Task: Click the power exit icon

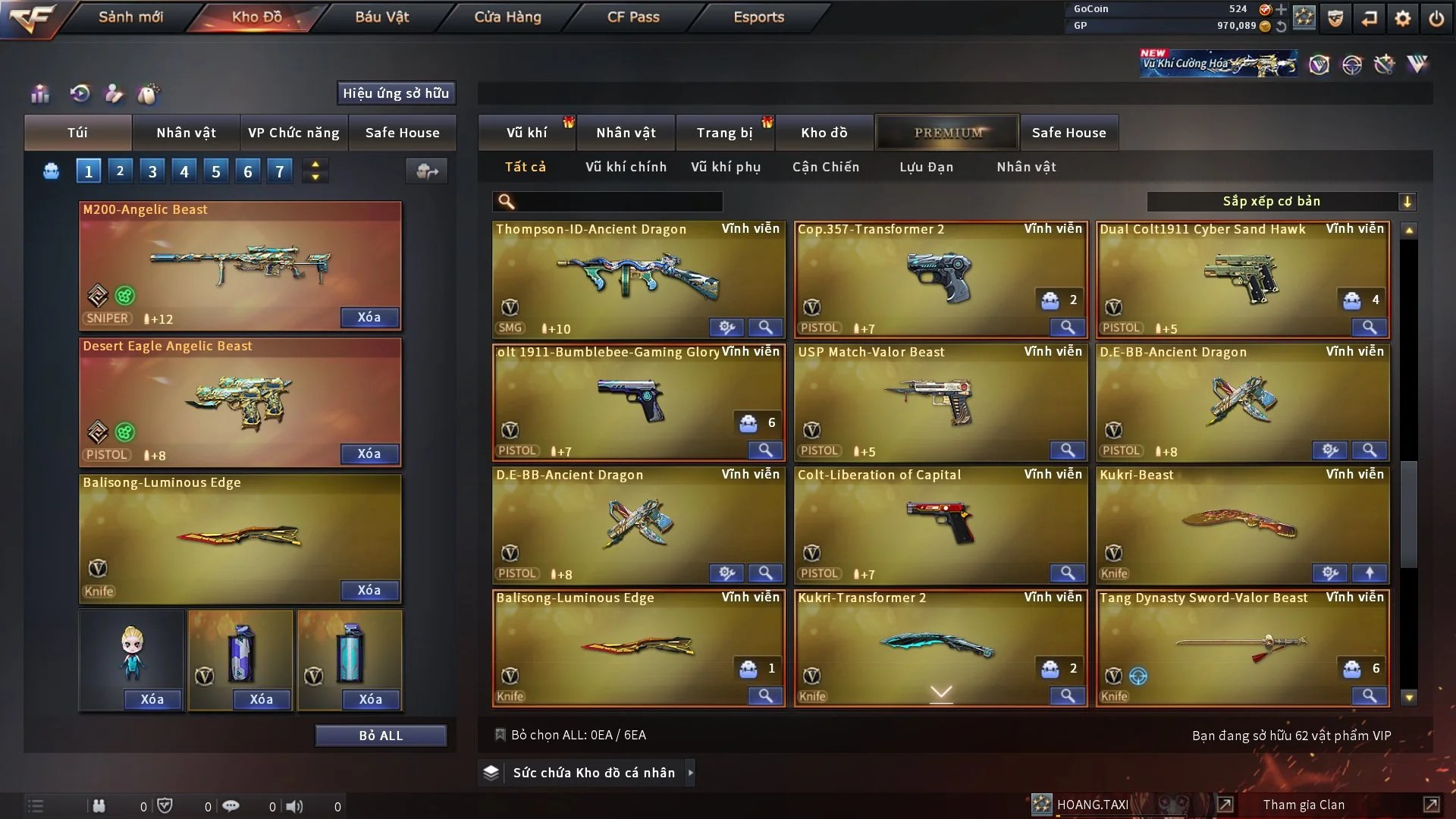Action: 1436,18
